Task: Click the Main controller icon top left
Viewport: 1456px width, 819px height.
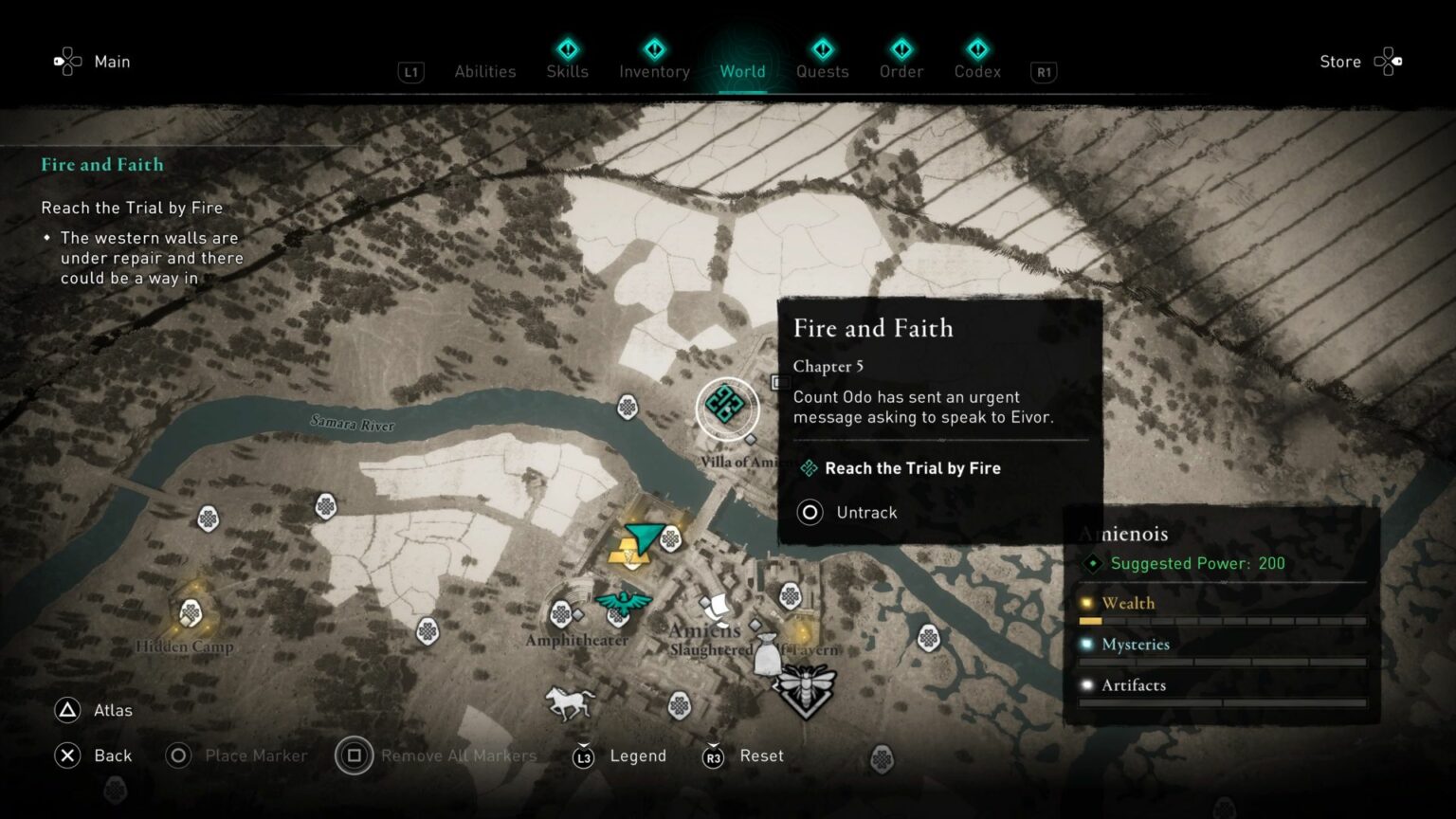Action: click(66, 61)
